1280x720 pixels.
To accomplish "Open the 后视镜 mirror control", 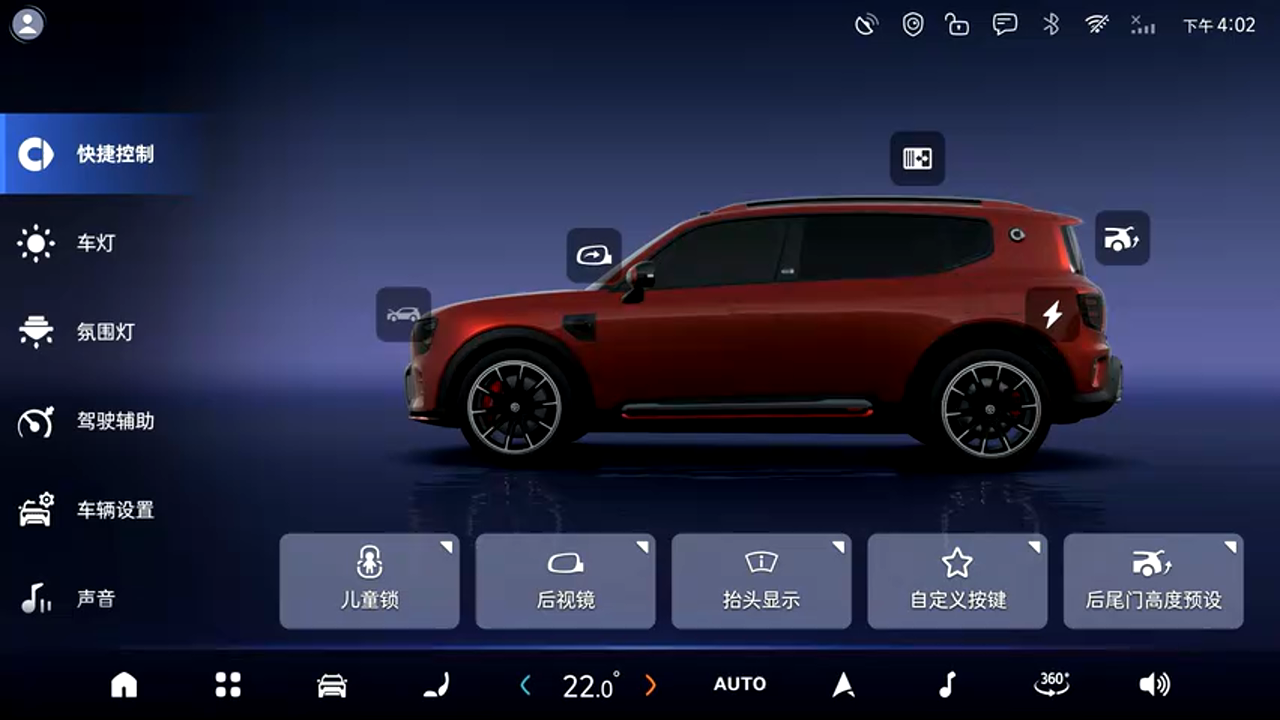I will click(x=565, y=581).
